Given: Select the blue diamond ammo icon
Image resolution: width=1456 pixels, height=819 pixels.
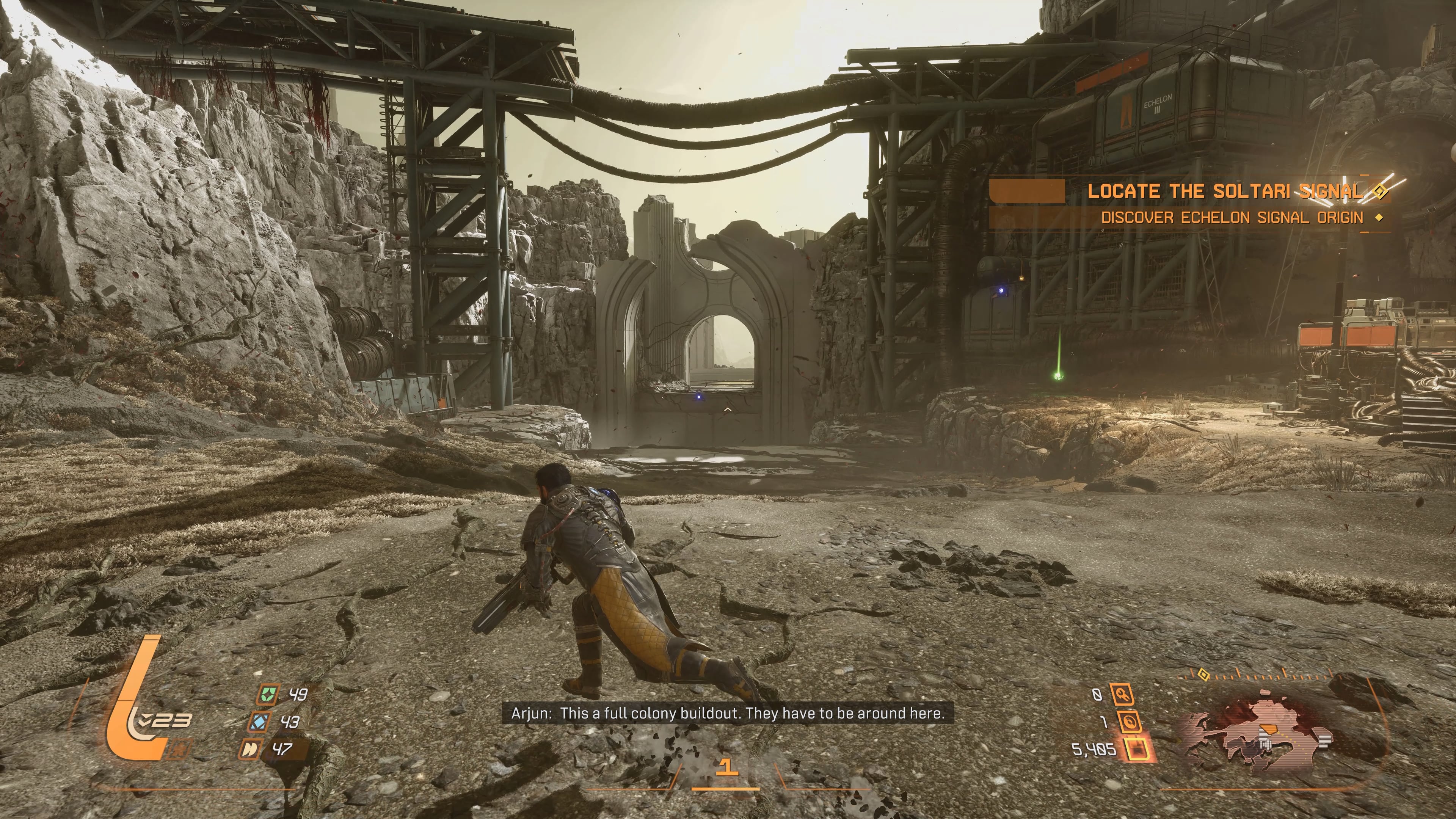Looking at the screenshot, I should tap(259, 722).
